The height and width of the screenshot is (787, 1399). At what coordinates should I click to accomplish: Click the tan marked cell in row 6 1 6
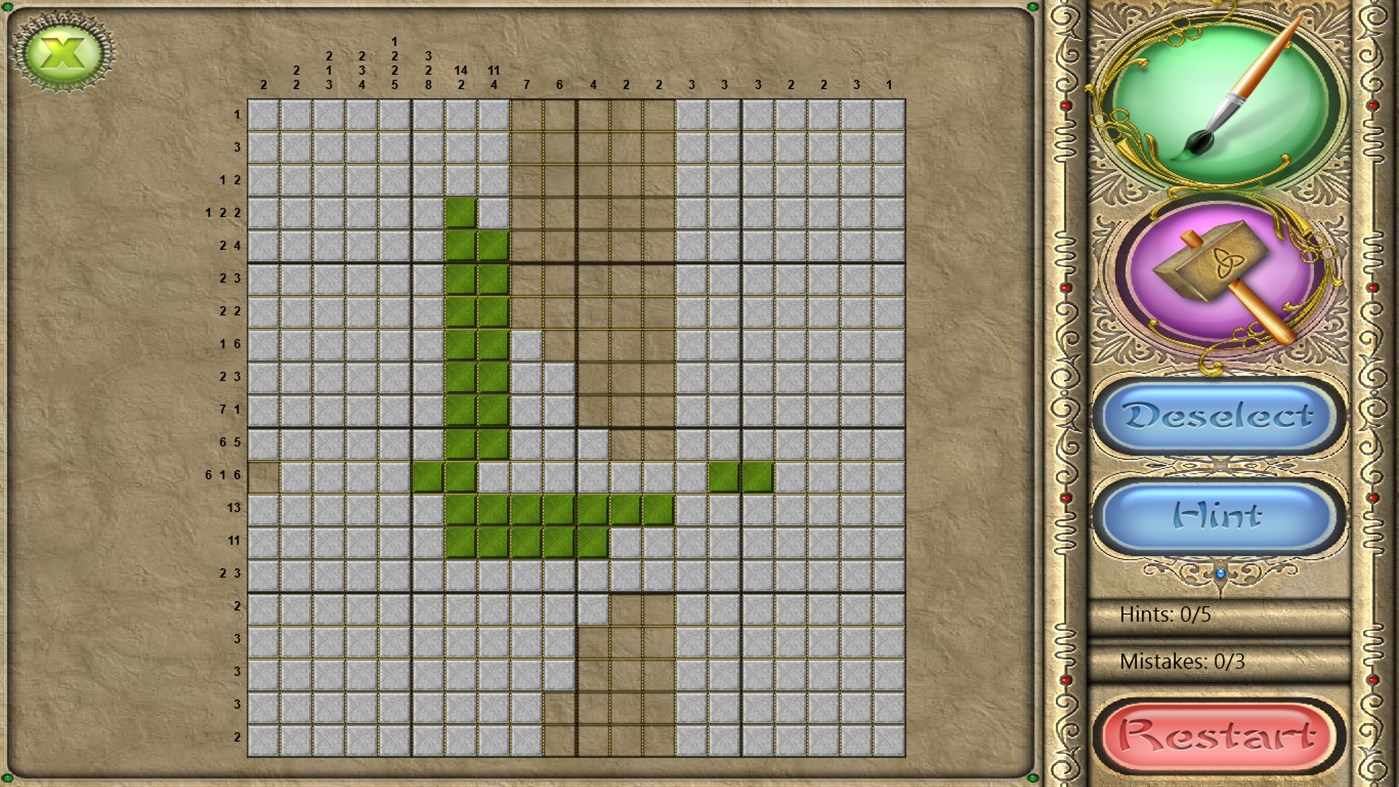click(x=263, y=475)
